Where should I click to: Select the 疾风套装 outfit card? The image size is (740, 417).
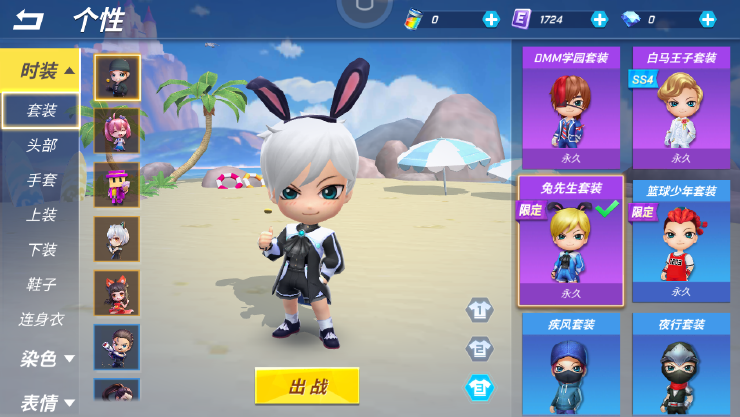click(571, 365)
